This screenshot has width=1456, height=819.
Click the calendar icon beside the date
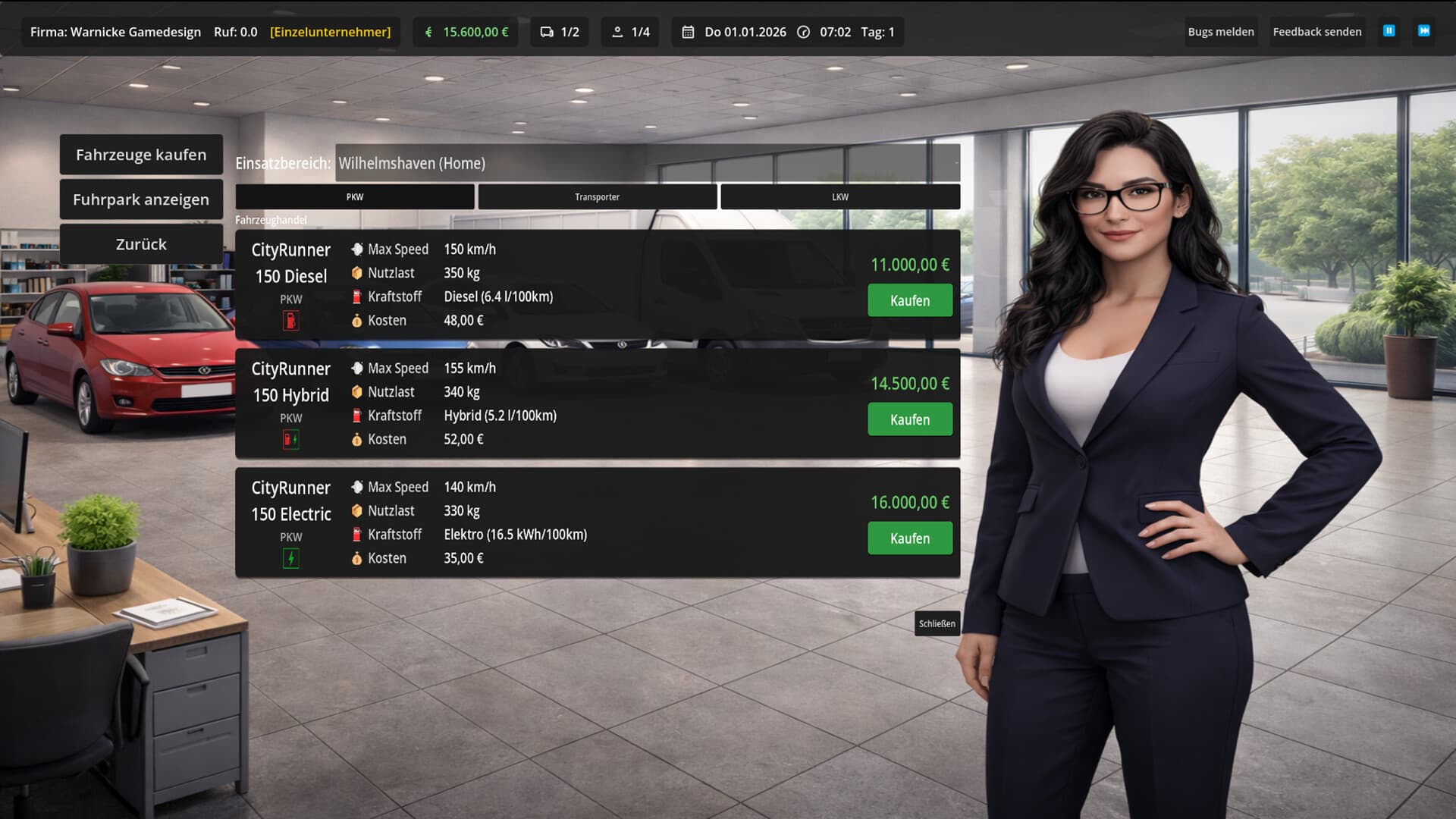click(x=687, y=32)
